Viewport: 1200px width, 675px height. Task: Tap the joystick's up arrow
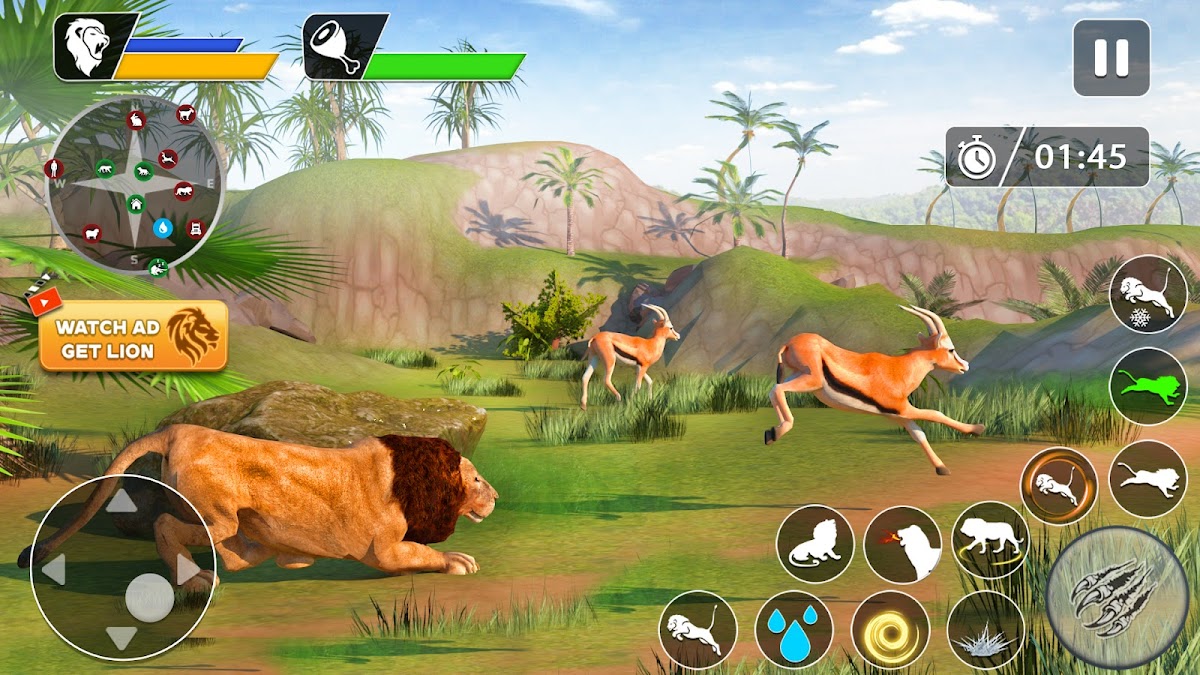[x=121, y=500]
